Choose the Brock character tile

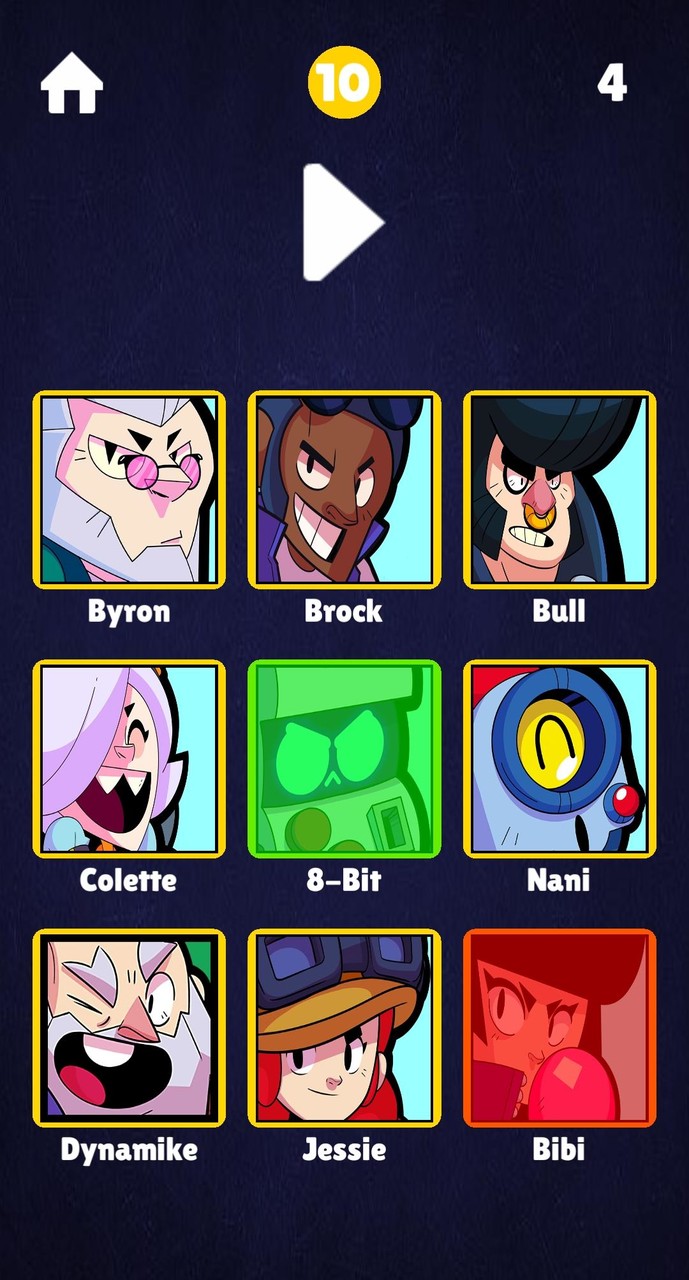(x=344, y=489)
